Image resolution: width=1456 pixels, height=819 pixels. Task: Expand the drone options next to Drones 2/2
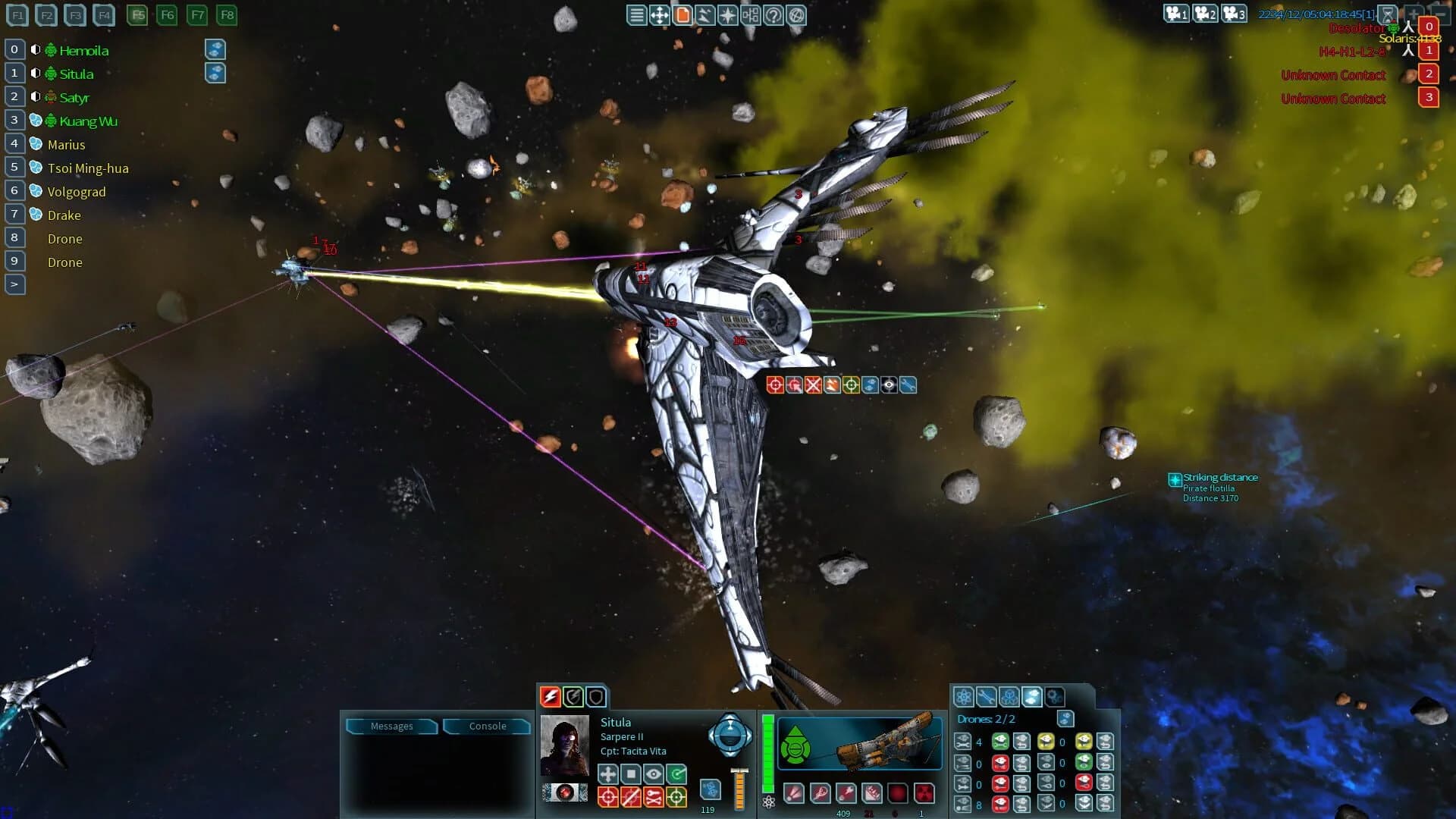pyautogui.click(x=1065, y=719)
